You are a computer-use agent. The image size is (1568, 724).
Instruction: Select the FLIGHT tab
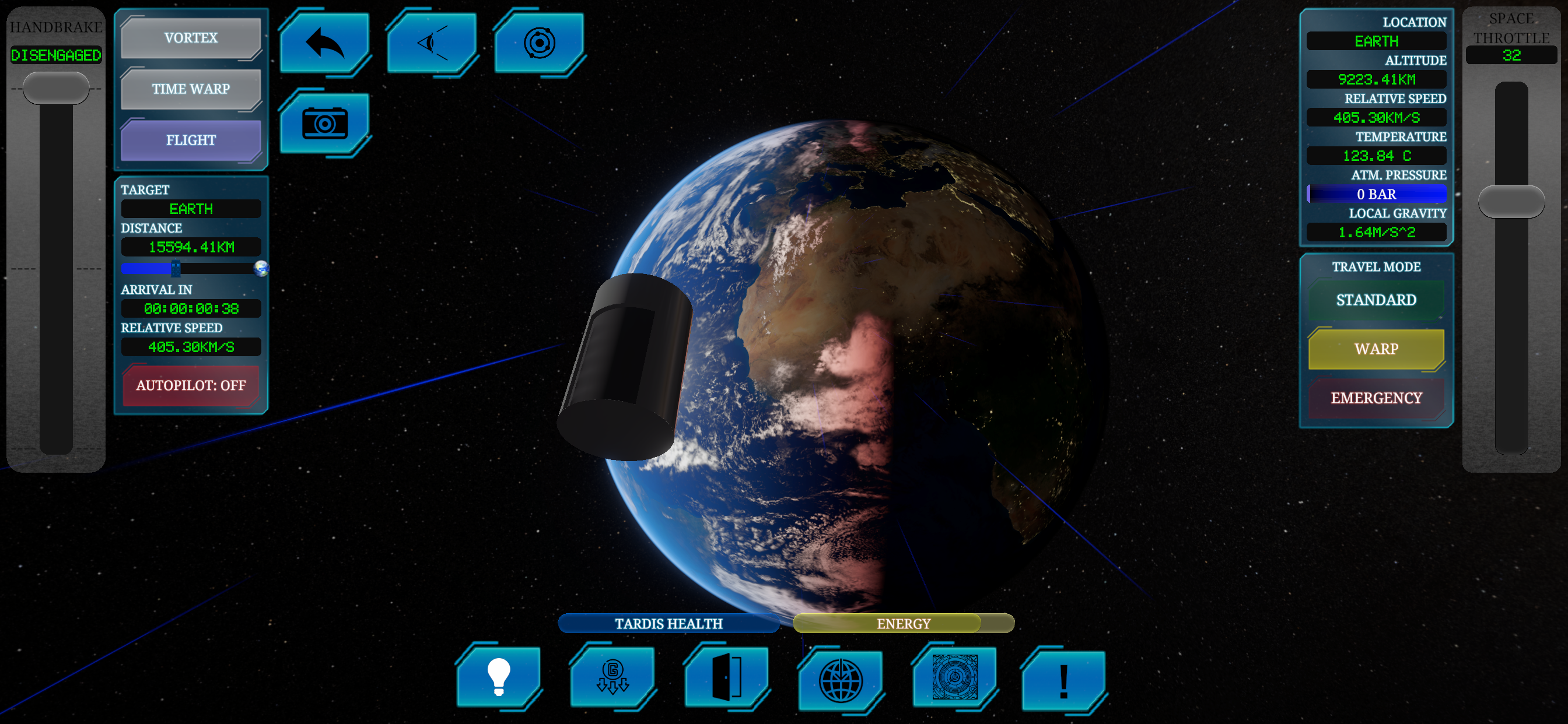(x=191, y=140)
